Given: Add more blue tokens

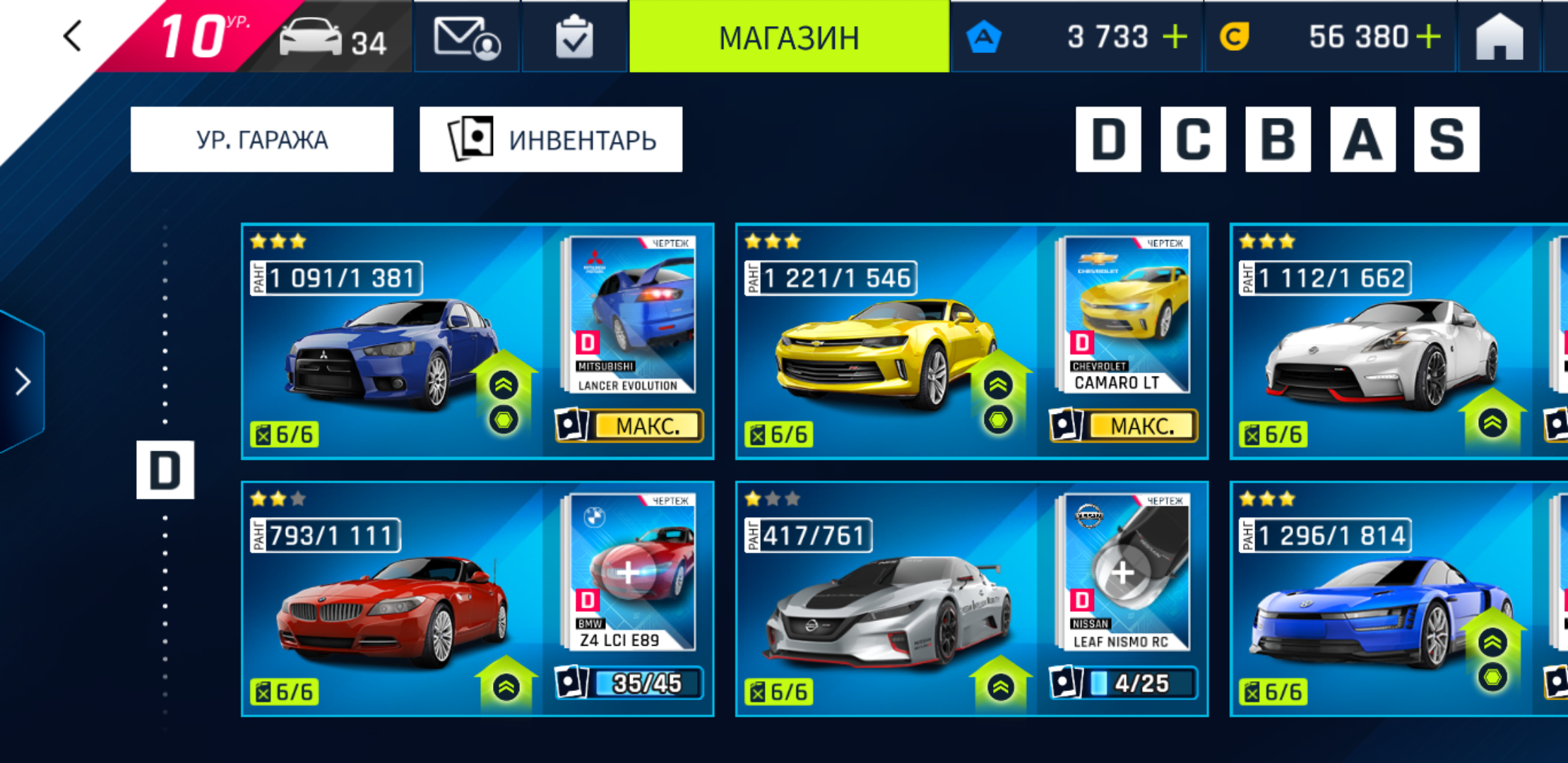Looking at the screenshot, I should (x=1175, y=37).
